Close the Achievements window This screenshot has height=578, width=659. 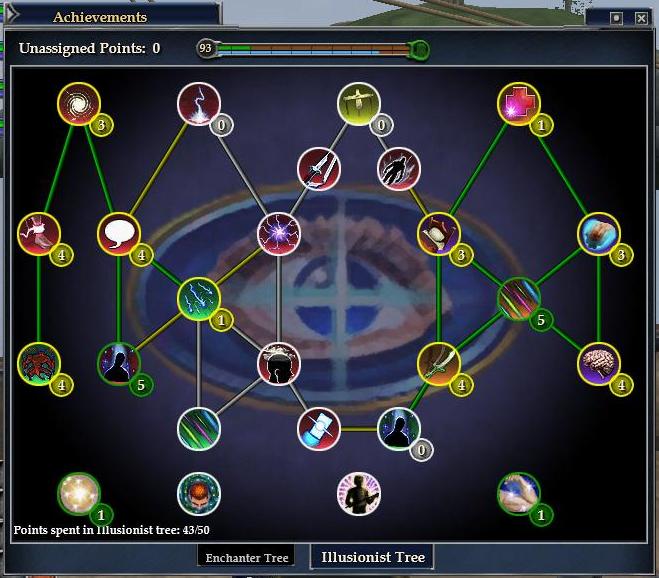click(642, 18)
